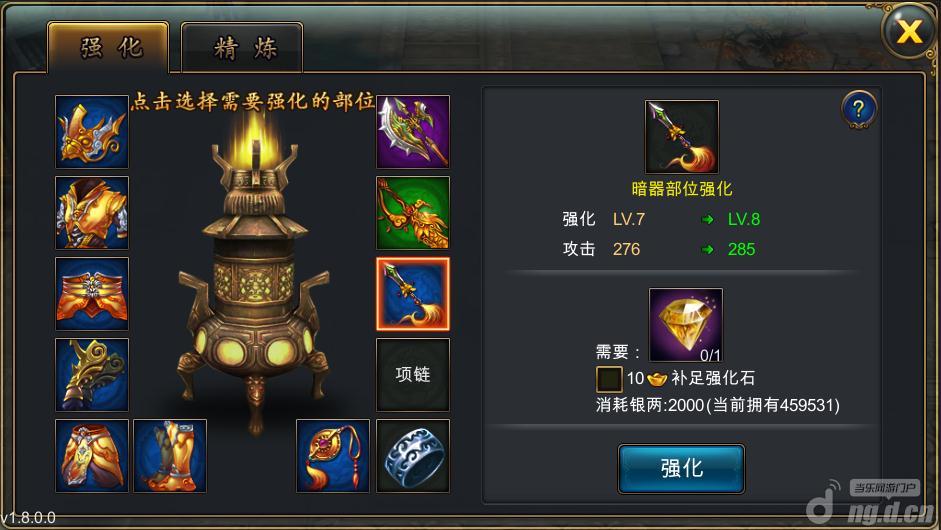Viewport: 941px width, 530px height.
Task: Show help with the question mark button
Action: (x=858, y=108)
